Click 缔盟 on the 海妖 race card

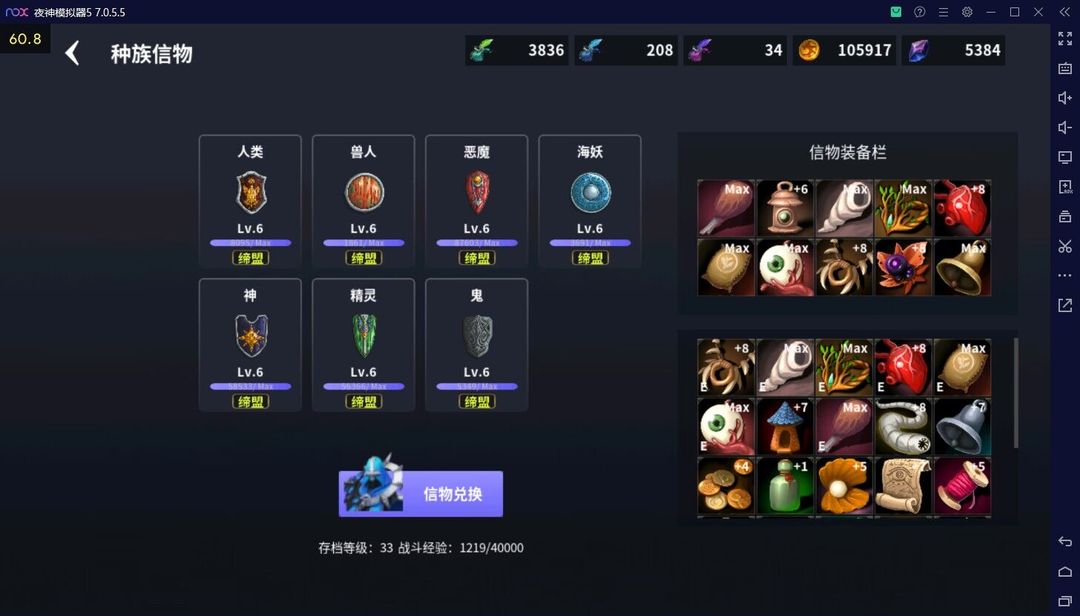pyautogui.click(x=590, y=258)
